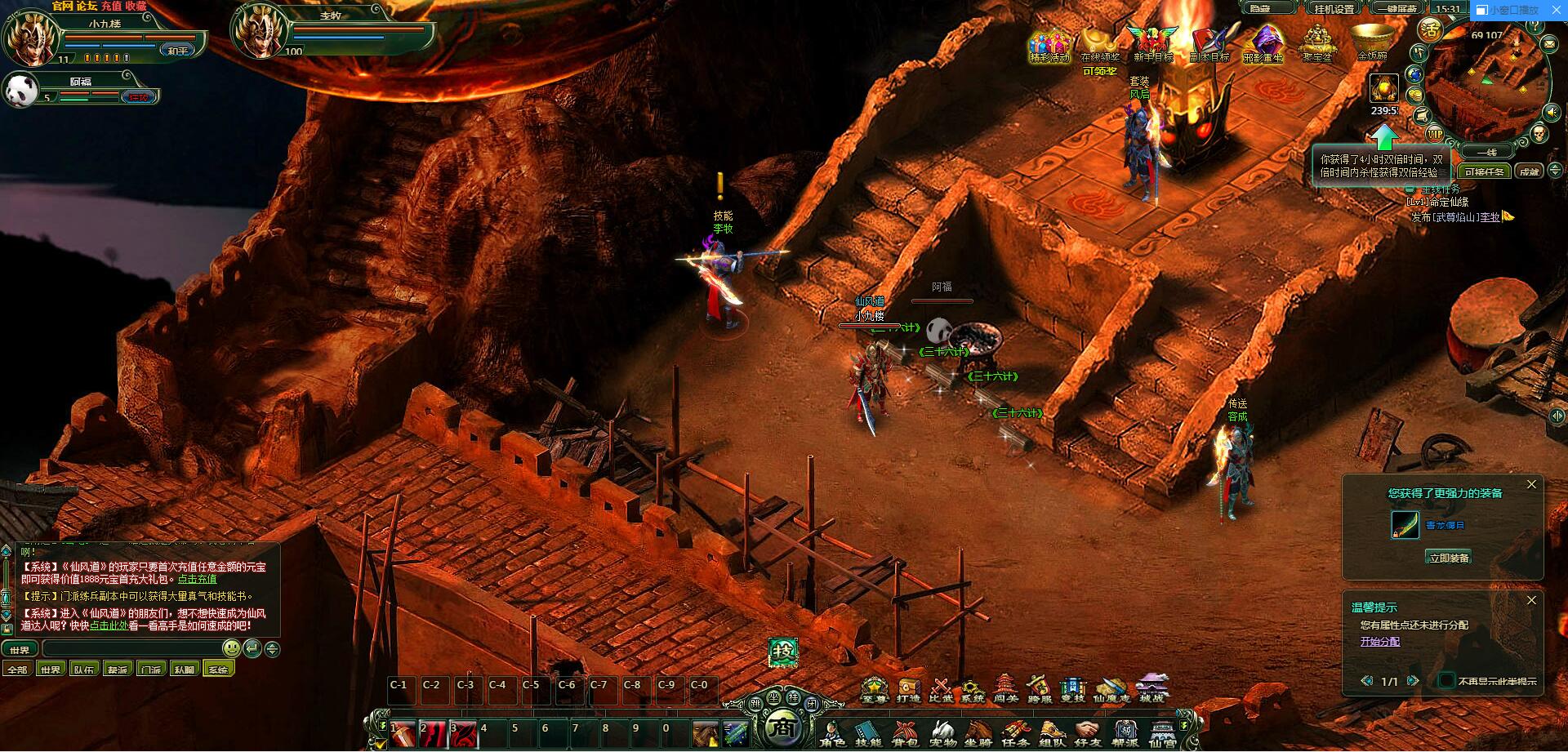1568x752 pixels.
Task: Click the chat message input box
Action: (132, 649)
